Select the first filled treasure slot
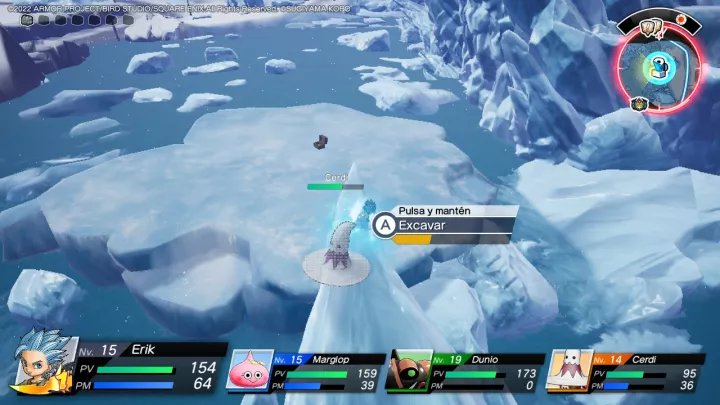The width and height of the screenshot is (720, 405). point(27,19)
